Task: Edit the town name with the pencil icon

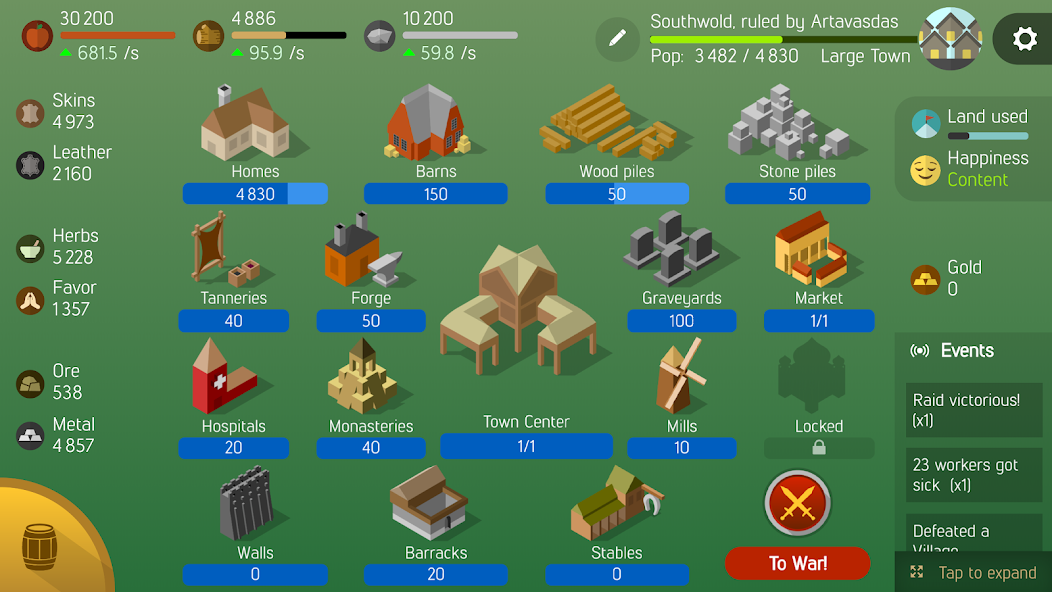Action: point(617,38)
